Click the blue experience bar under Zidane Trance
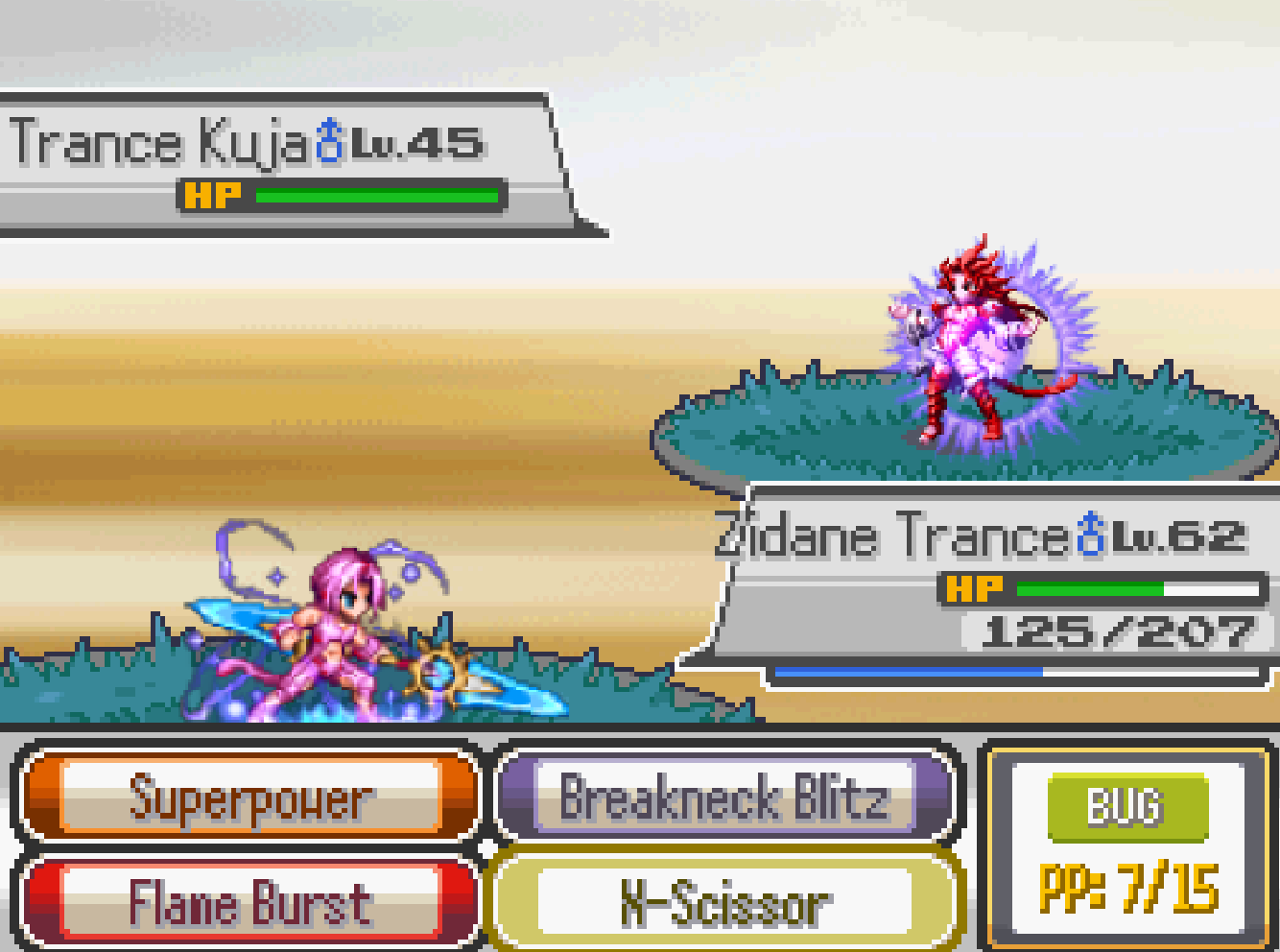 pyautogui.click(x=912, y=672)
